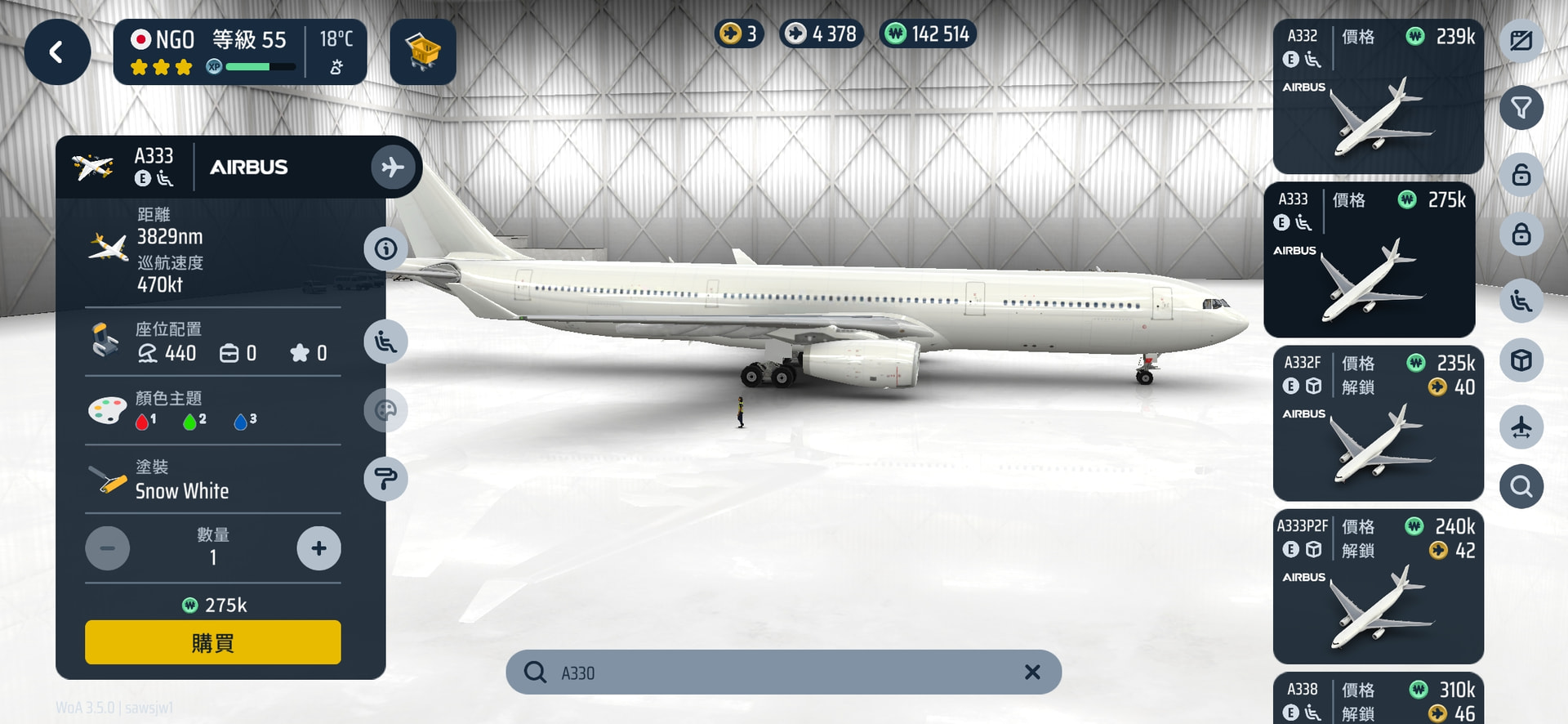
Task: Increase quantity with the plus button
Action: 318,548
